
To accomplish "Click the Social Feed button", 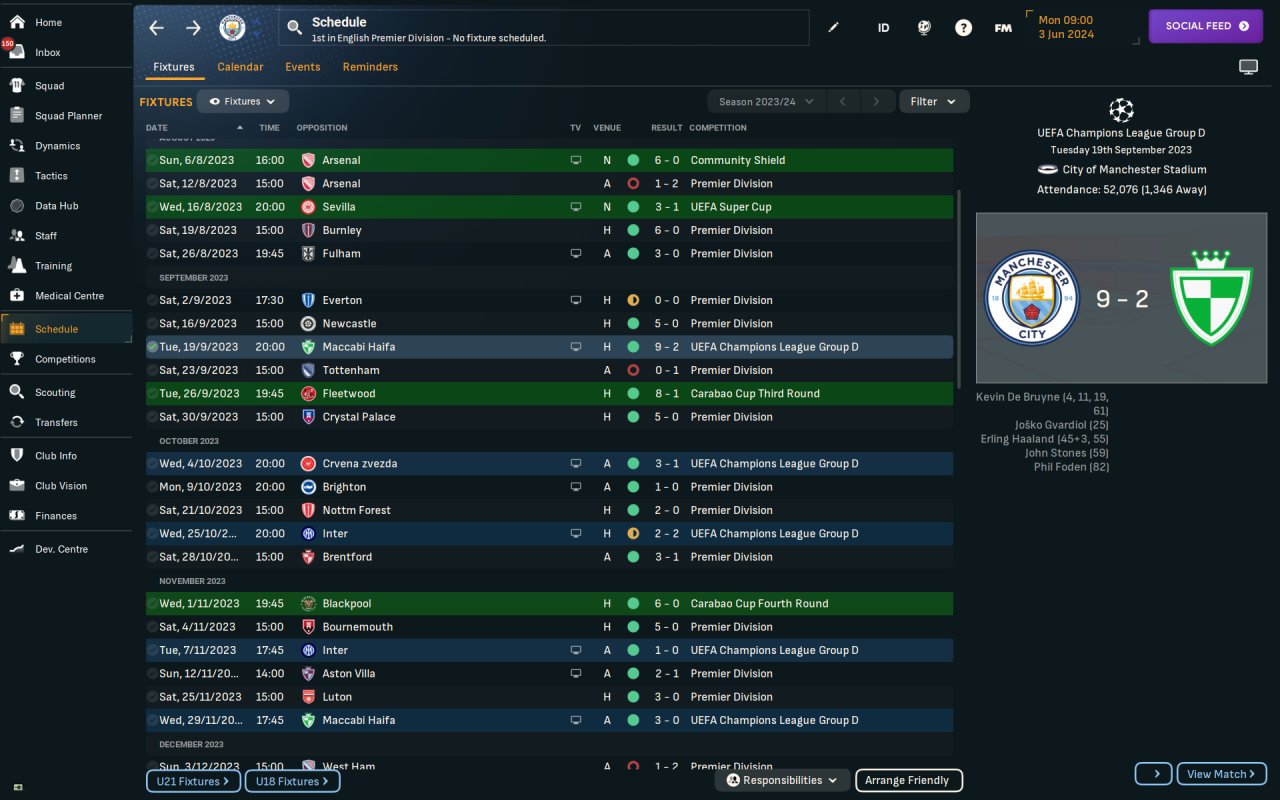I will 1206,26.
